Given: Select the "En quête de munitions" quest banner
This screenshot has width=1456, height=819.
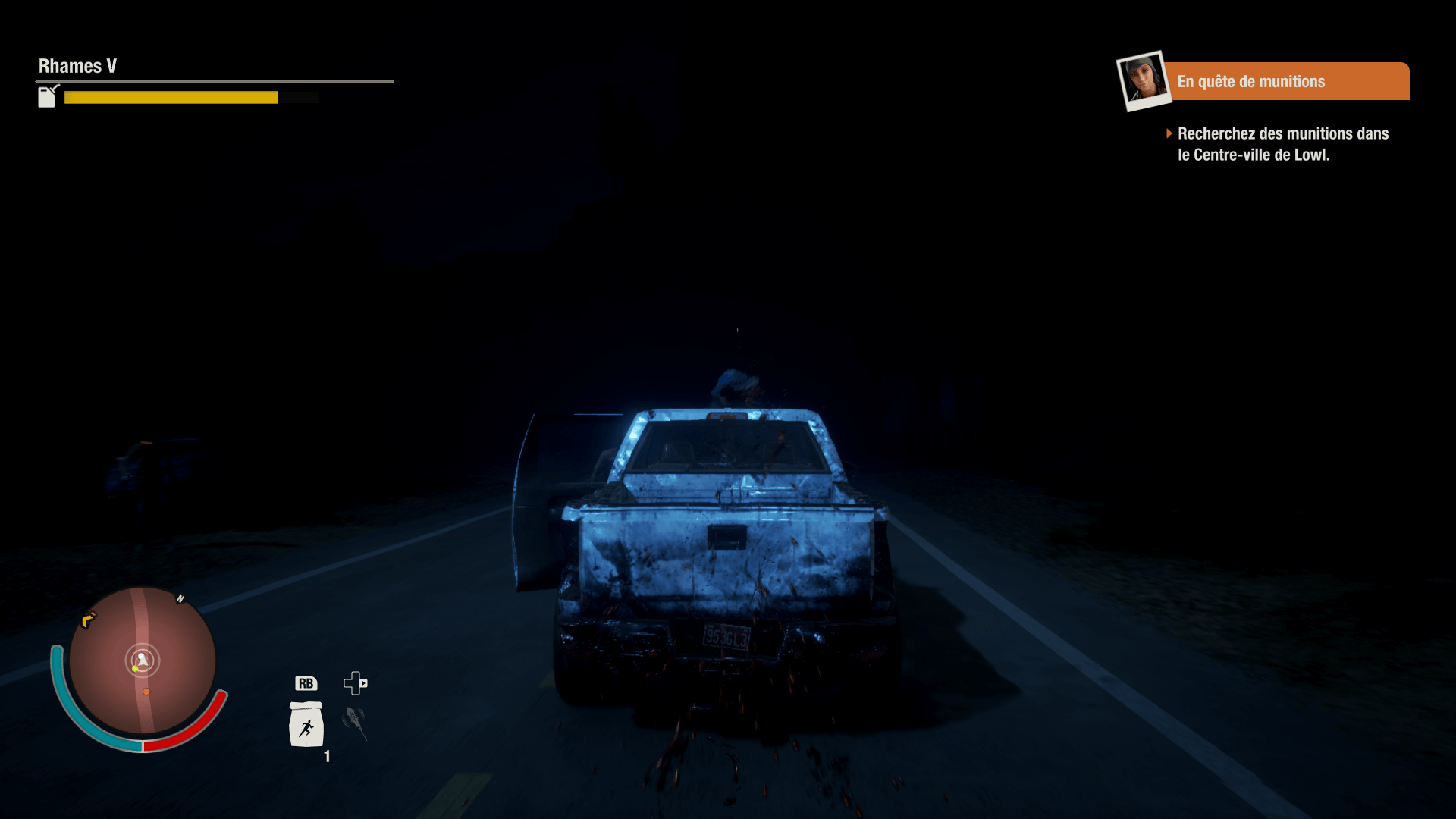Looking at the screenshot, I should pos(1285,81).
